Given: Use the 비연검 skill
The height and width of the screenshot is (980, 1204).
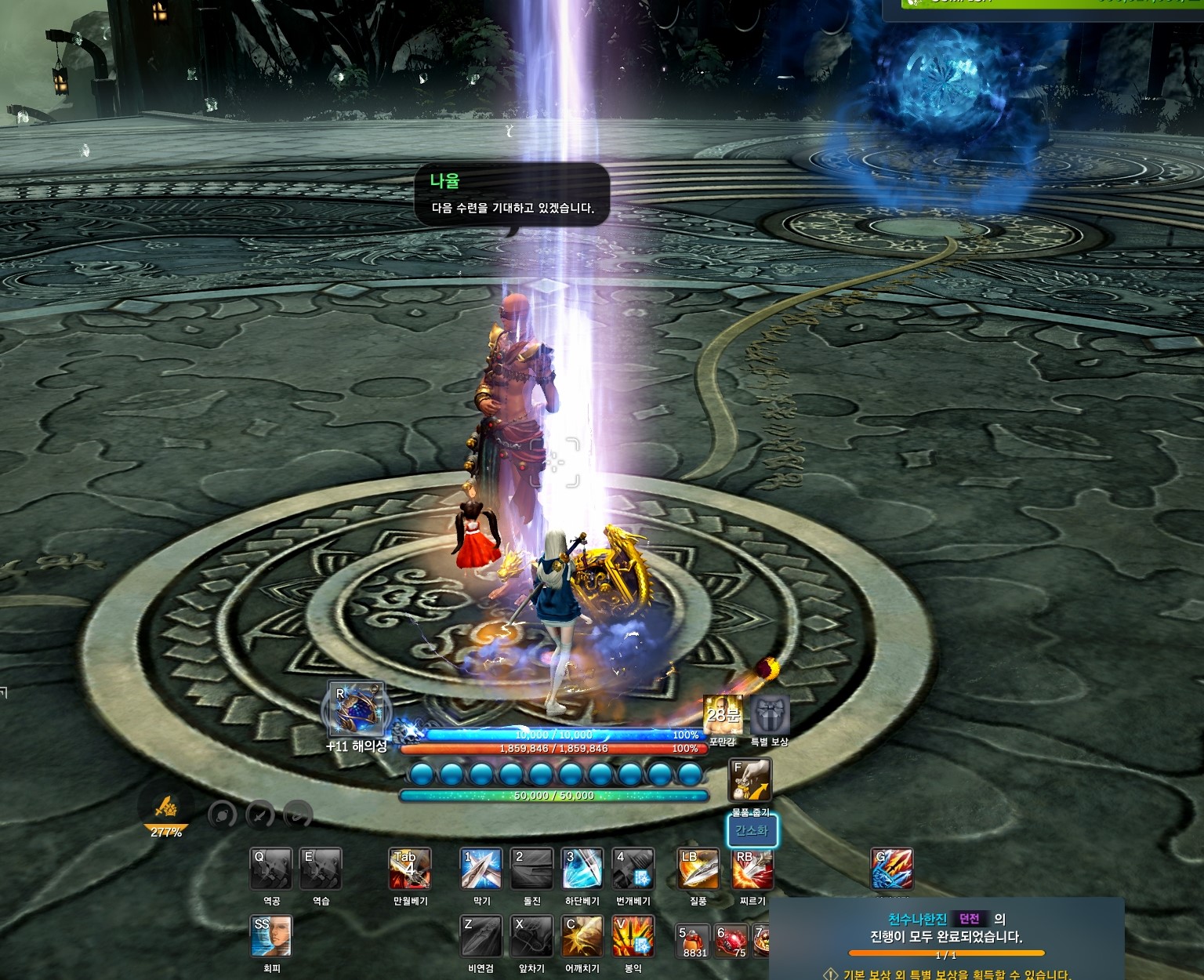Looking at the screenshot, I should click(x=481, y=936).
